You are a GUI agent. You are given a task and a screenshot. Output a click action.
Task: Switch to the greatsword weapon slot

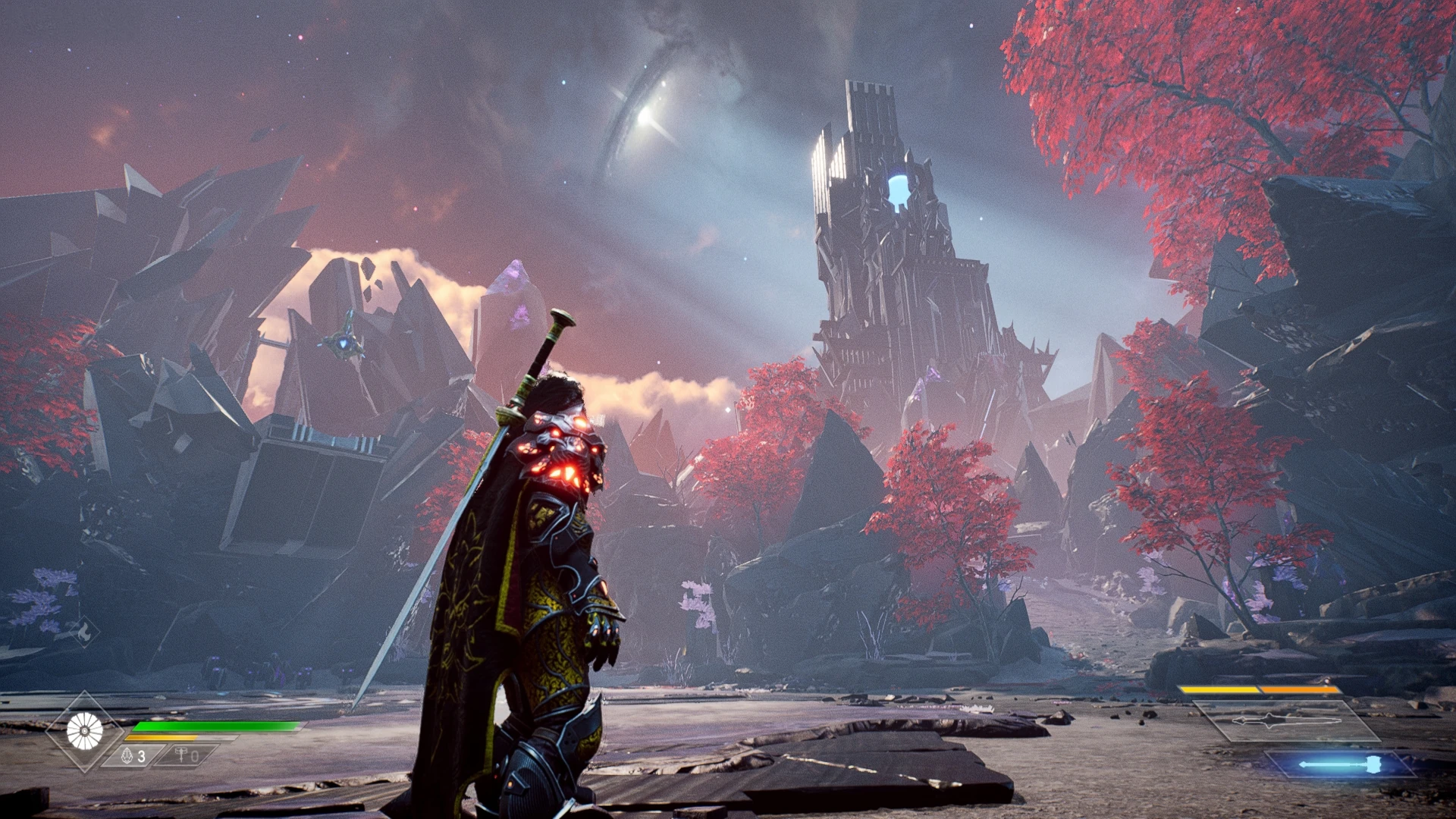[1285, 721]
